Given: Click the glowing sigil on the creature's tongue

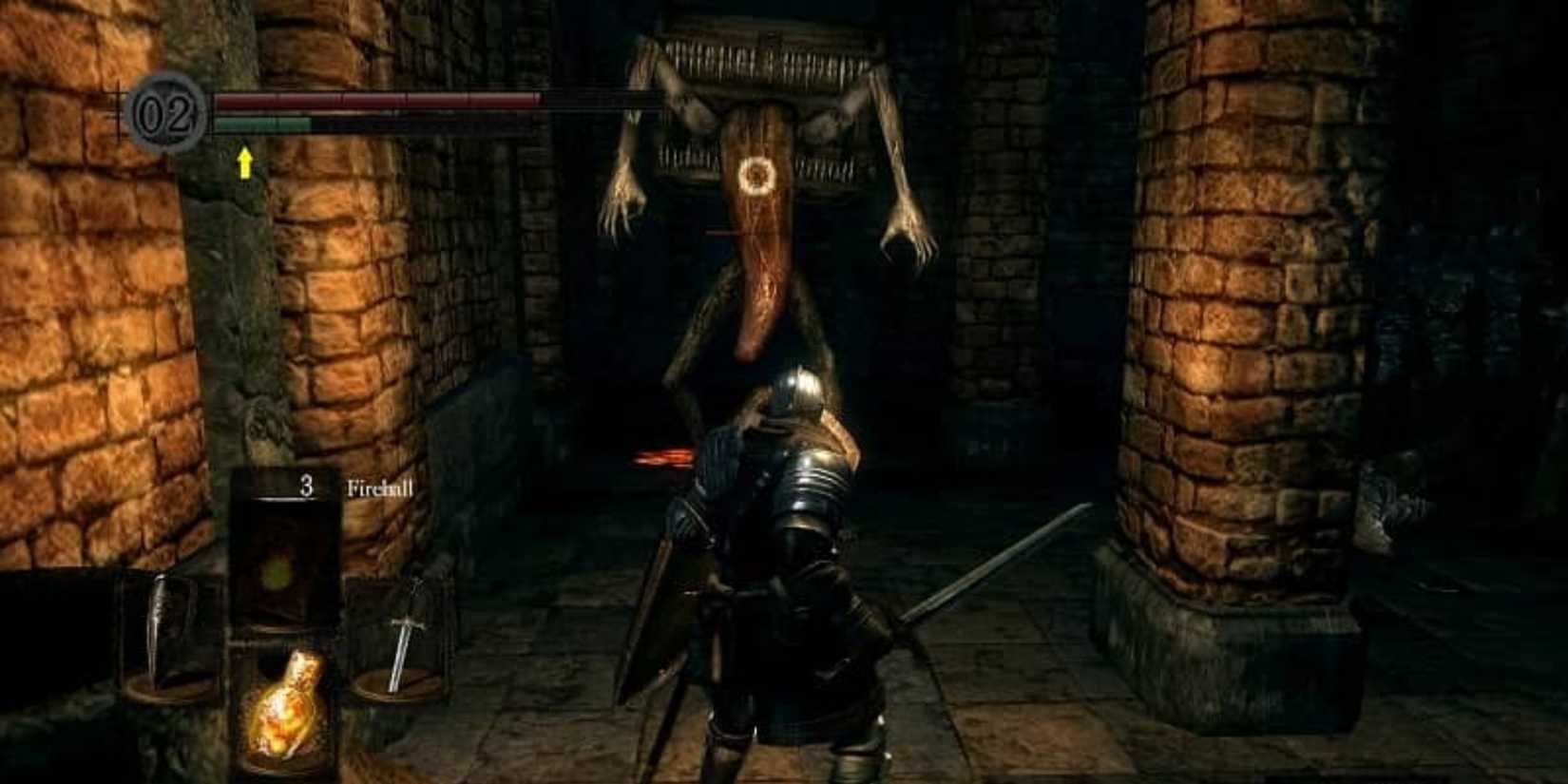Looking at the screenshot, I should (755, 176).
